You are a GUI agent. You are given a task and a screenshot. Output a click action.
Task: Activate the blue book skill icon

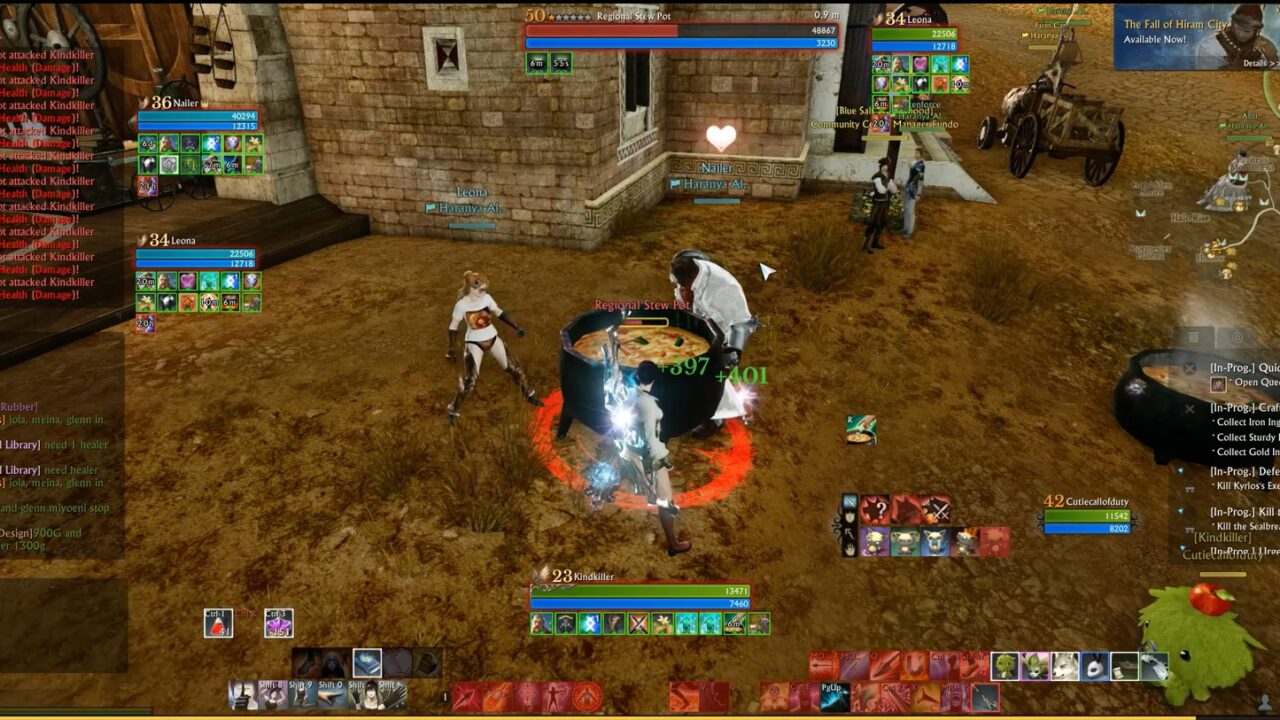coord(367,663)
